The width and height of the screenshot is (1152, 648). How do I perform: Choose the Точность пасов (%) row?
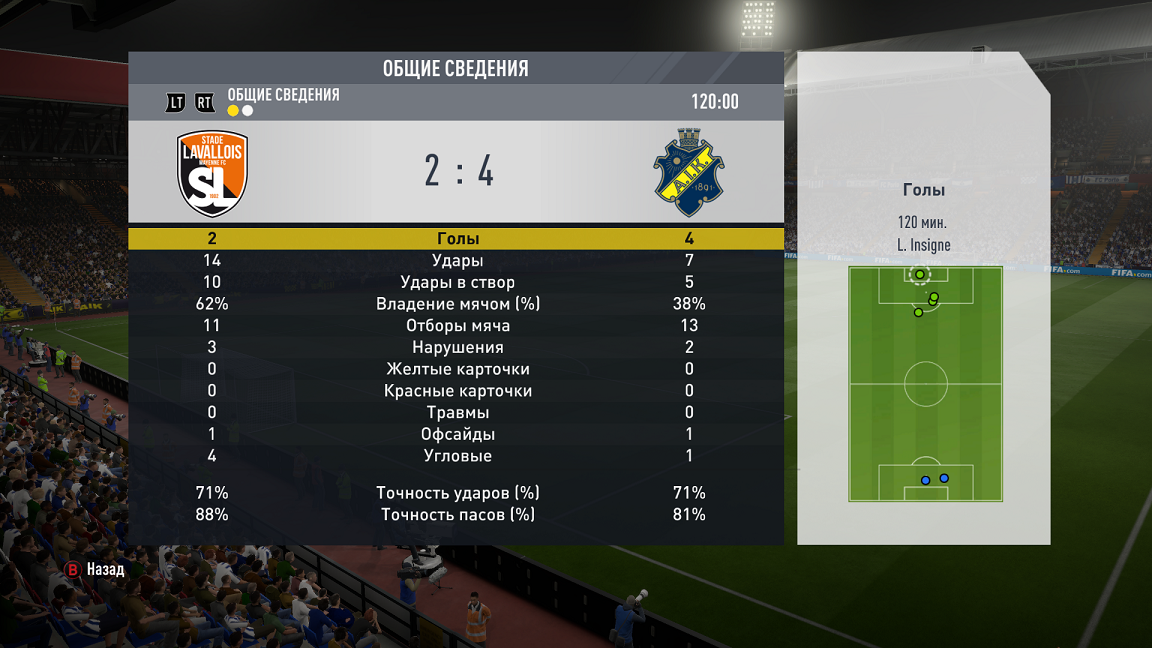pyautogui.click(x=457, y=515)
